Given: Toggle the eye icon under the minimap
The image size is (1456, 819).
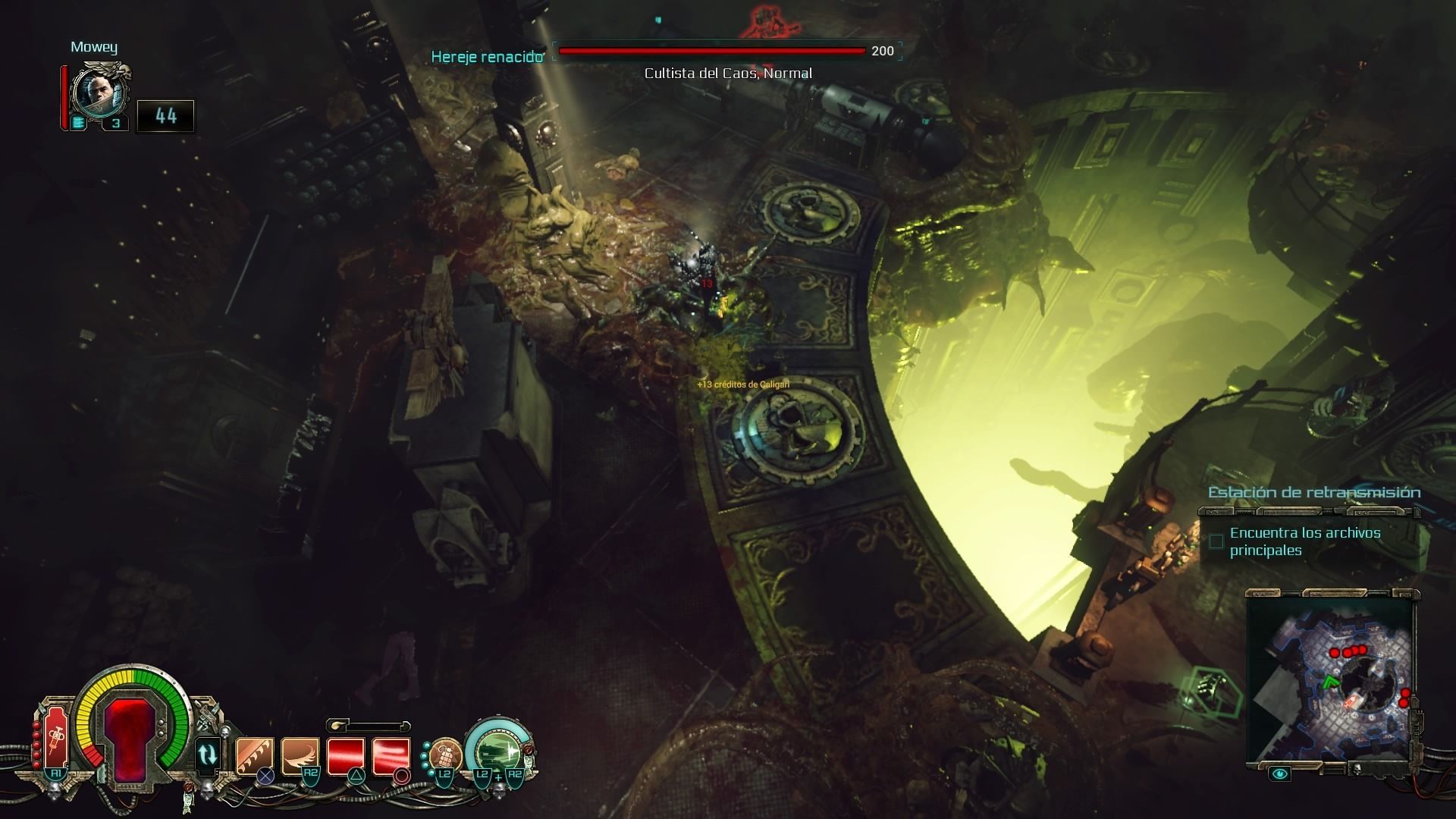Looking at the screenshot, I should 1280,773.
